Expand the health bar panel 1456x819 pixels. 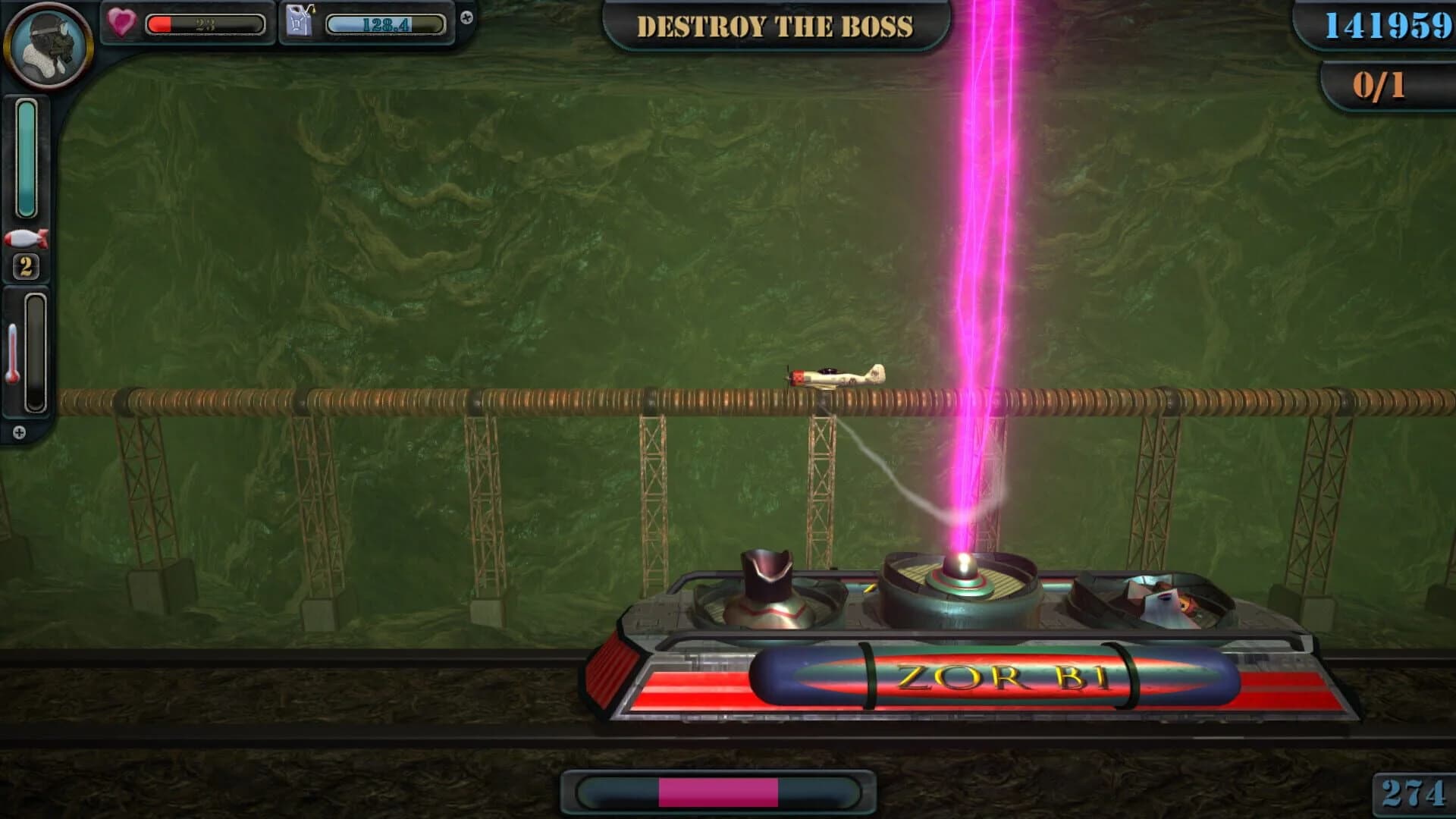point(205,23)
